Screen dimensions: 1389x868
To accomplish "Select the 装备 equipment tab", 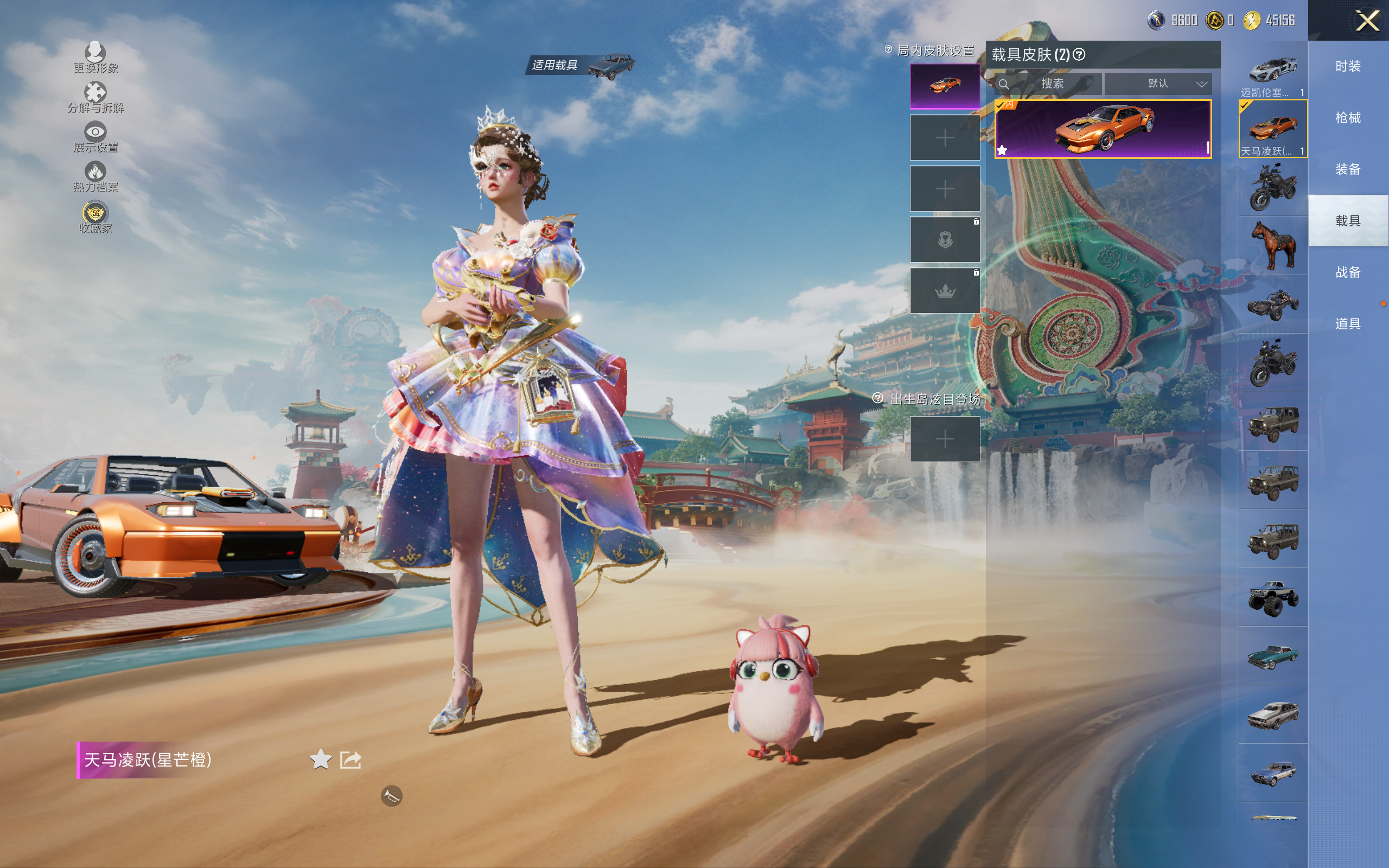I will click(x=1348, y=169).
